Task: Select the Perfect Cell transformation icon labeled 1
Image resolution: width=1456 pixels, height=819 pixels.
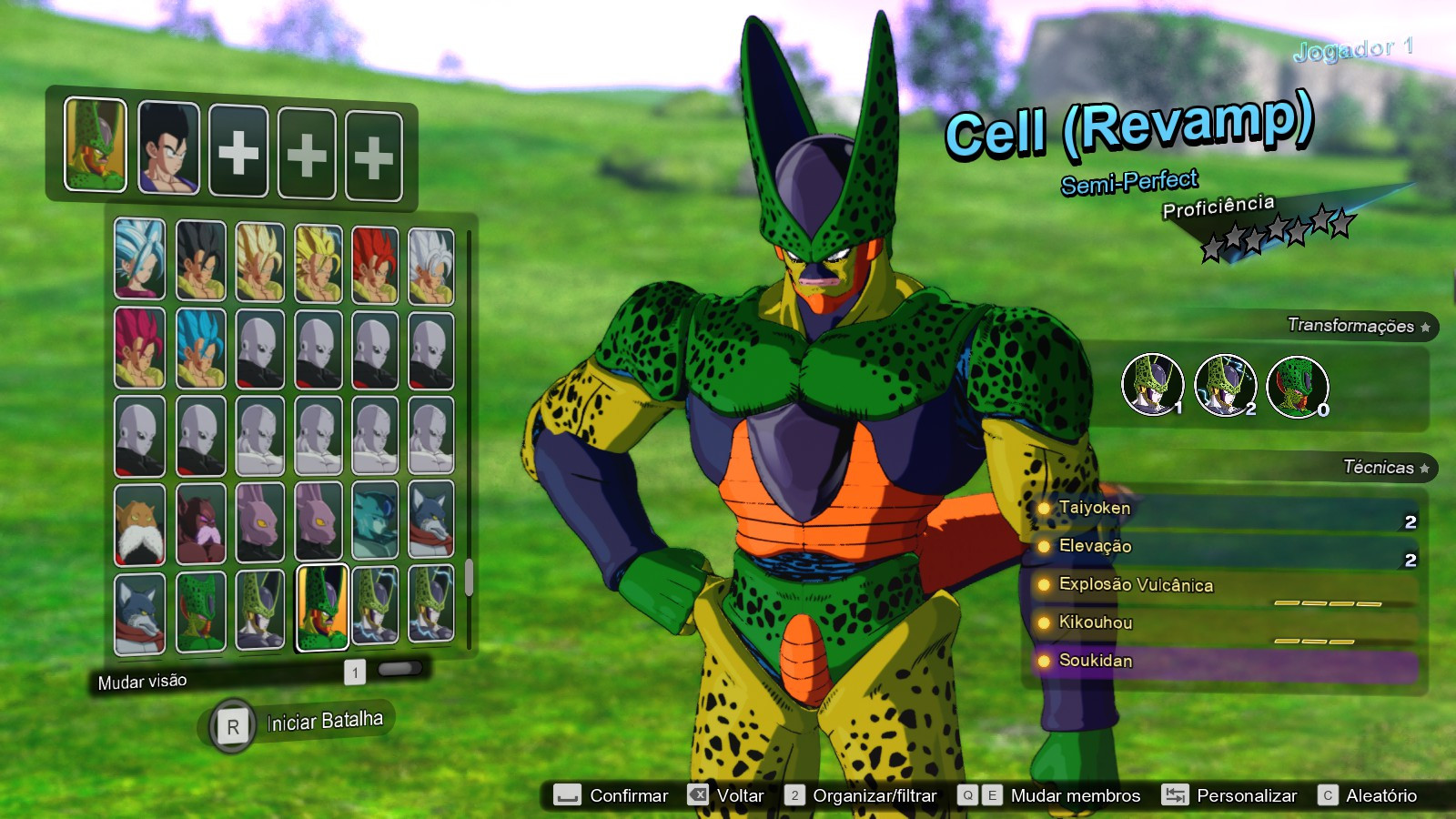Action: click(1153, 387)
